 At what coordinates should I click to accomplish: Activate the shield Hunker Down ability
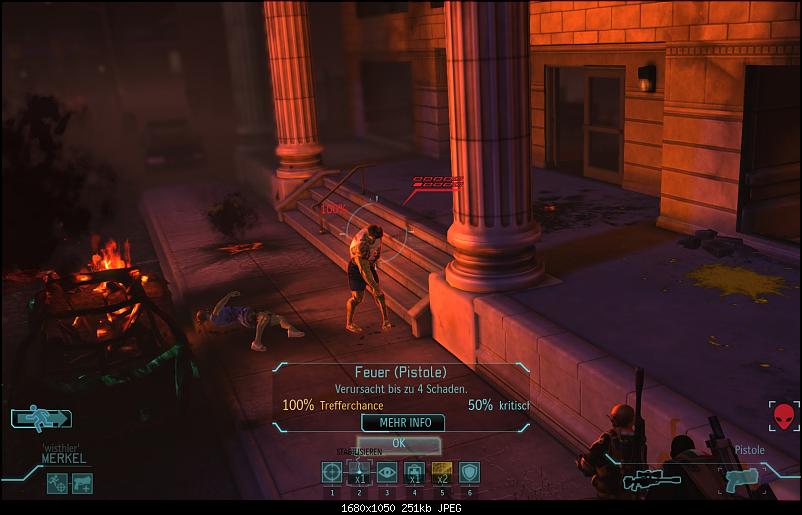[469, 472]
